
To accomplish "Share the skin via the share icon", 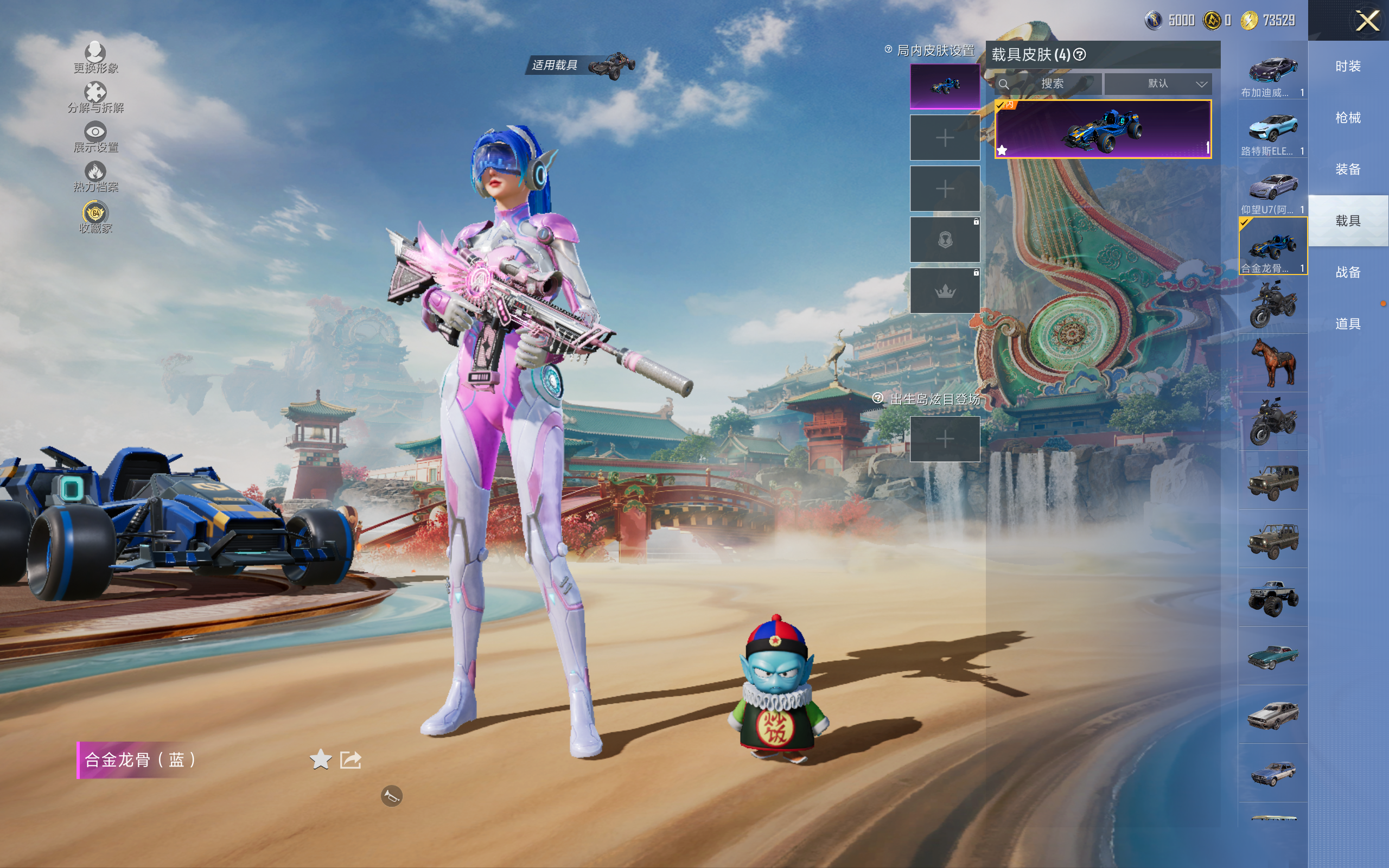I will click(x=351, y=759).
